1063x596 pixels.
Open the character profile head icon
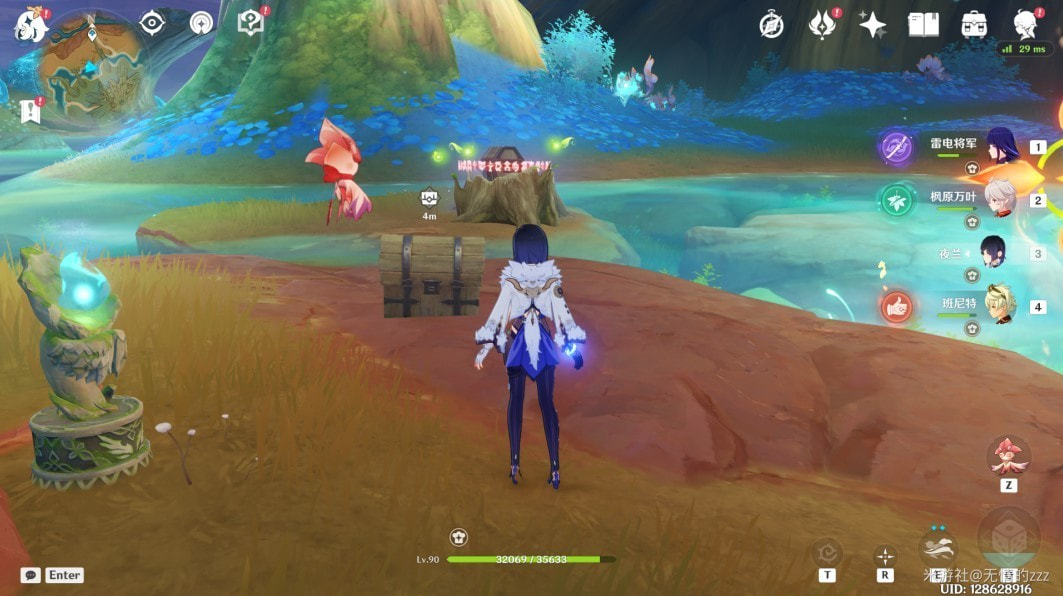1024,23
